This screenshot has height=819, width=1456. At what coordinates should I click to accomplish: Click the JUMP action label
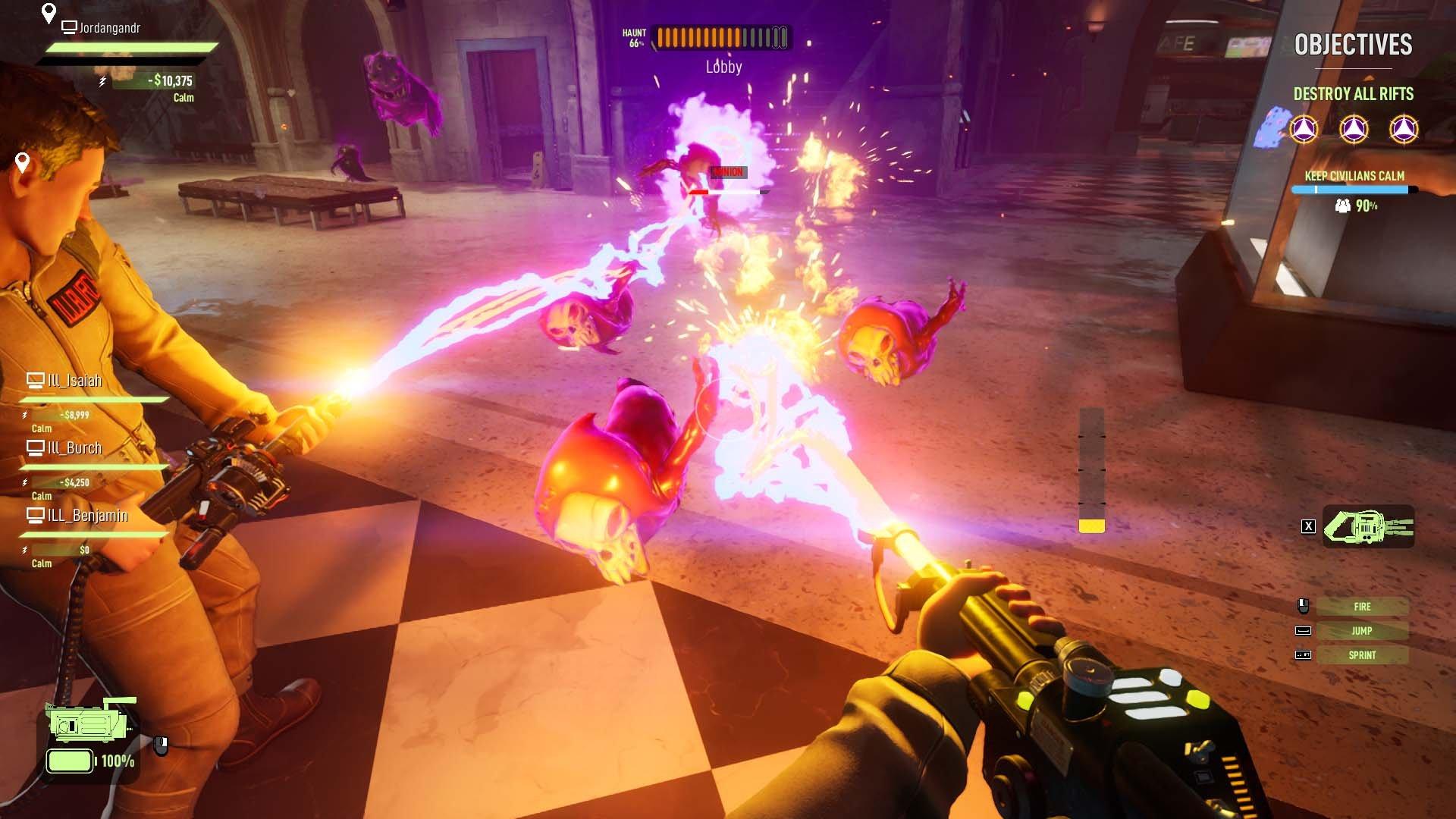click(1363, 630)
